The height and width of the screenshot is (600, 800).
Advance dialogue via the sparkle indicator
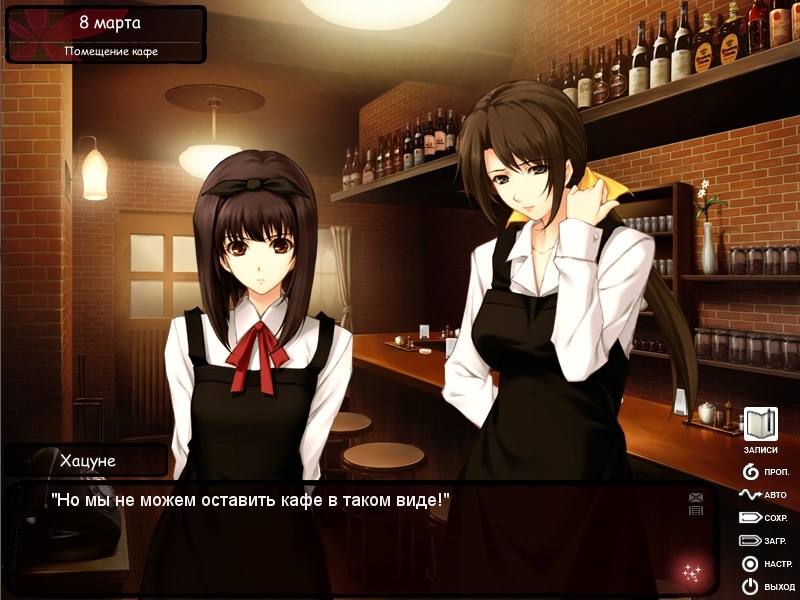click(691, 573)
